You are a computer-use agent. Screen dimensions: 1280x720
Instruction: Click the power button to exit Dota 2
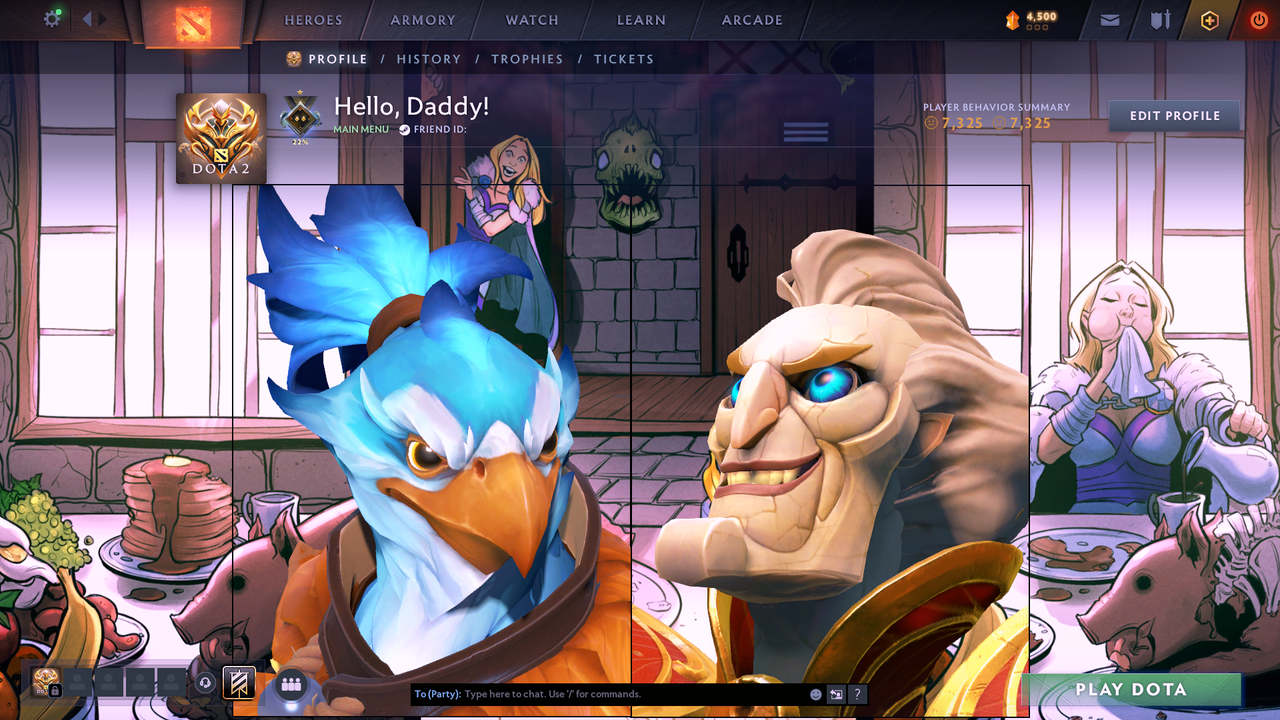pyautogui.click(x=1258, y=19)
